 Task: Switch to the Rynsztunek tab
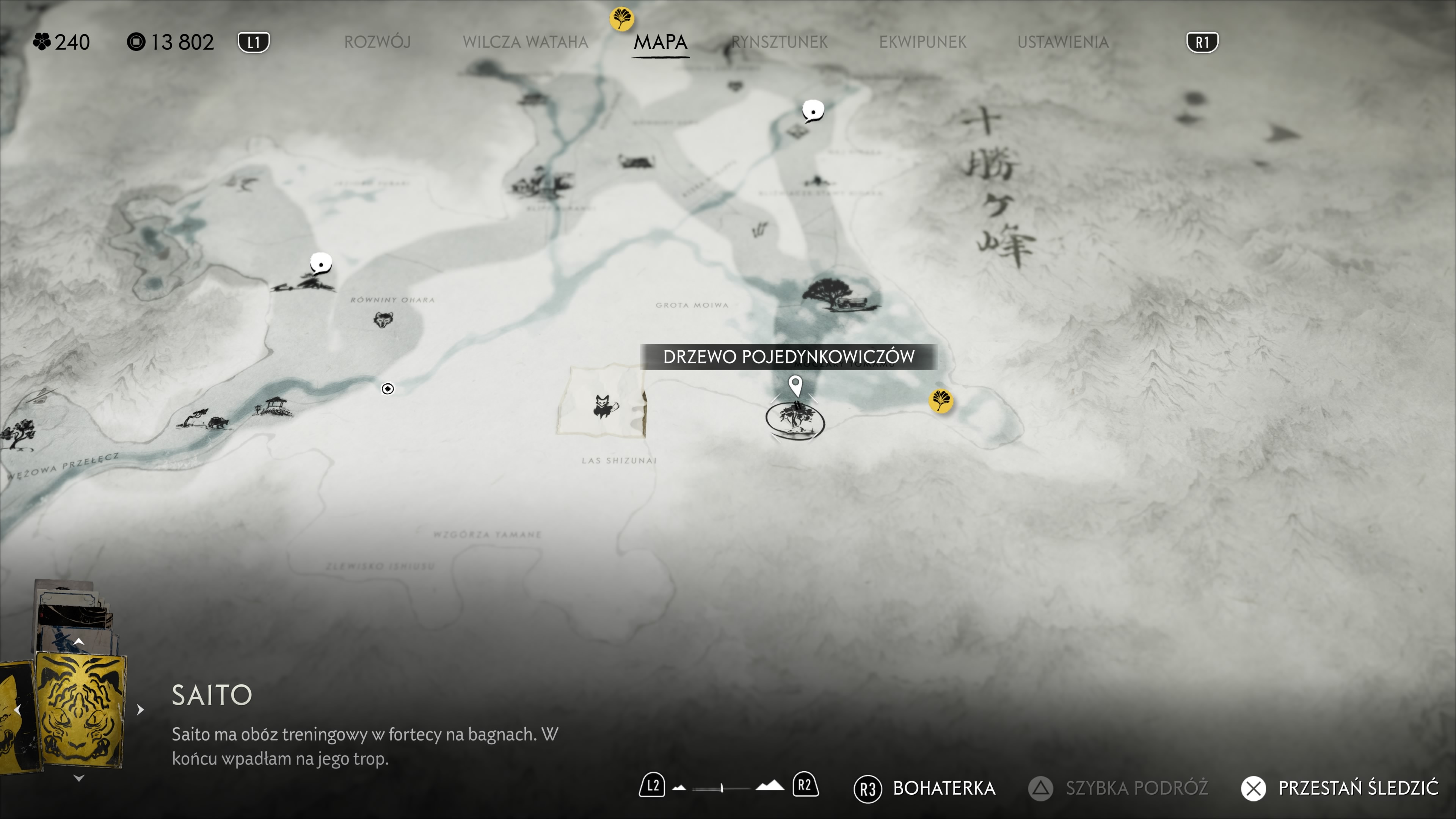(779, 42)
